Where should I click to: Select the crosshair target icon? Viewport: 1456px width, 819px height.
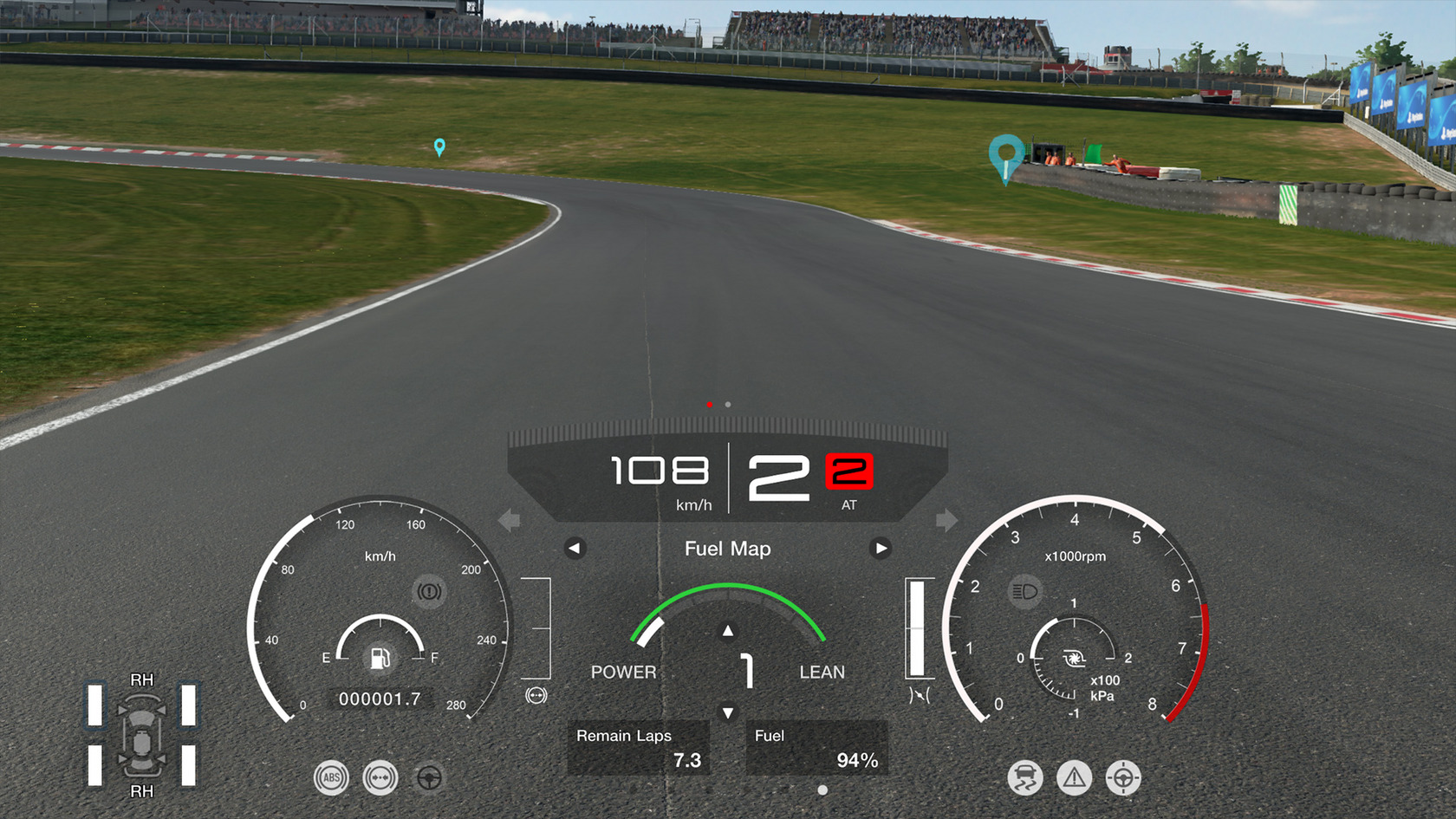1123,777
